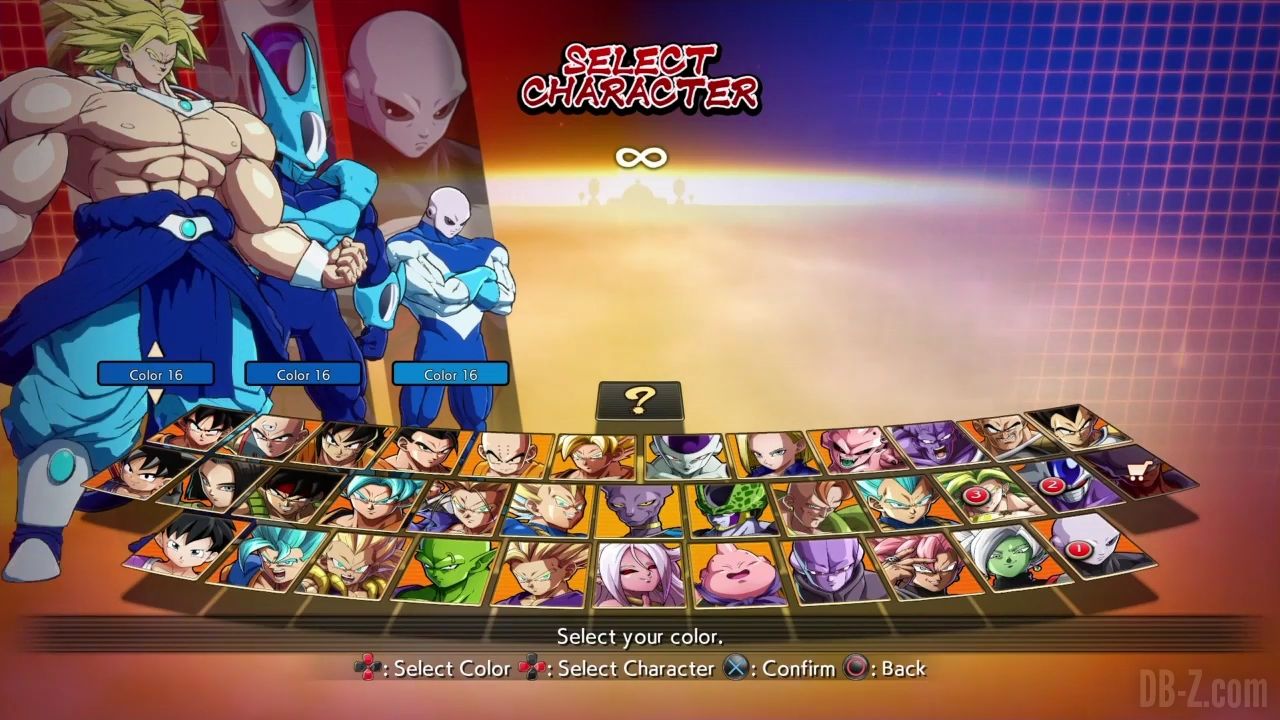Select the random question mark tile

639,401
